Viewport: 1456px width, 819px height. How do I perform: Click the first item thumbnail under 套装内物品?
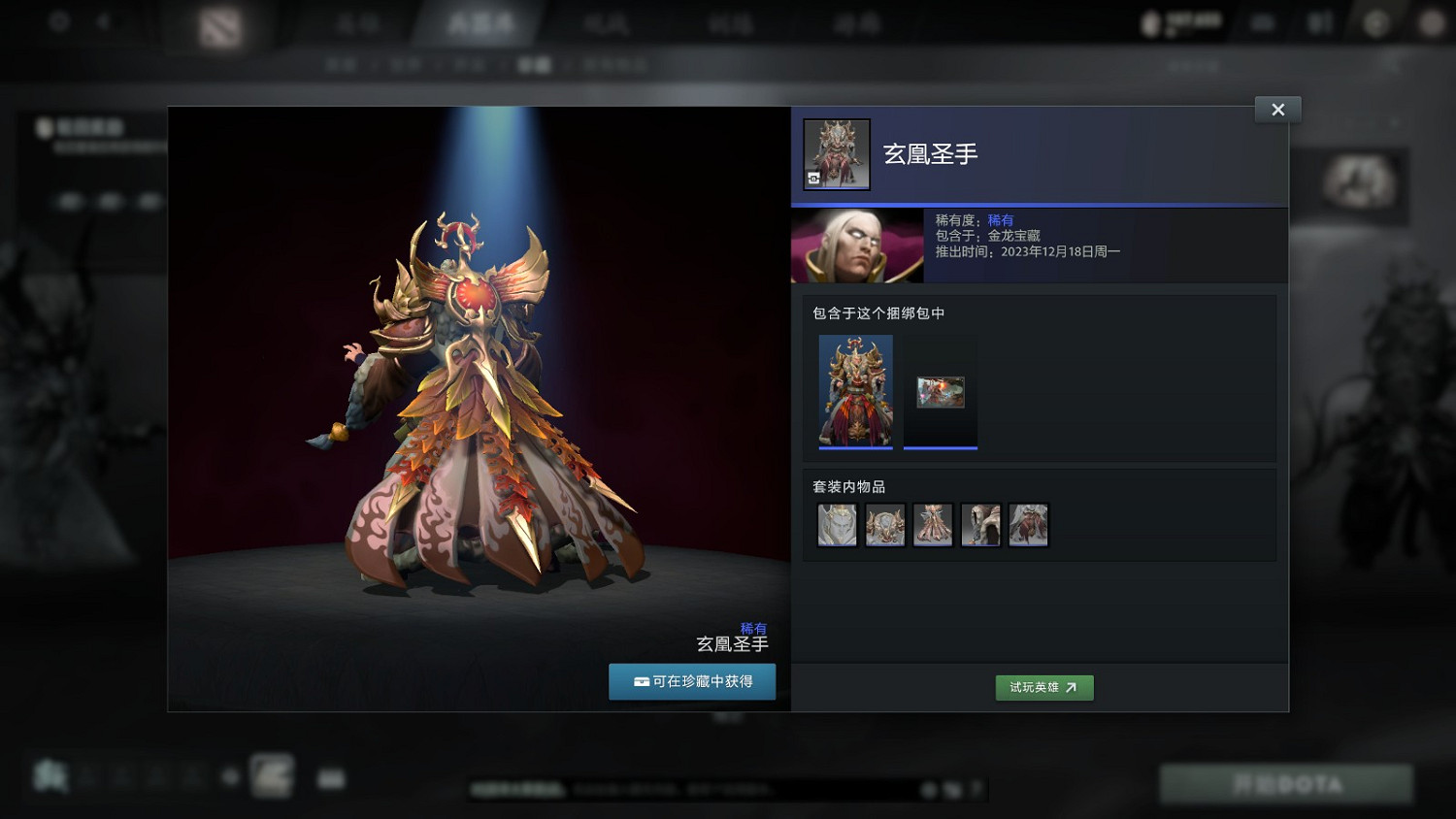tap(836, 524)
